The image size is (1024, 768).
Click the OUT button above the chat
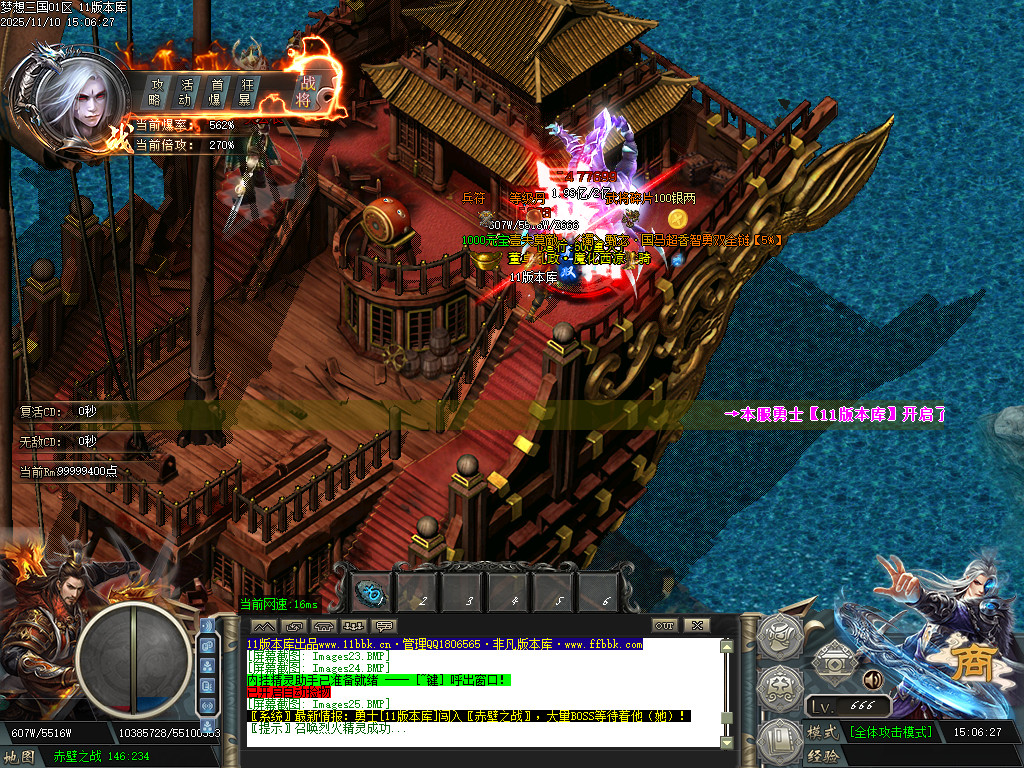pos(665,626)
